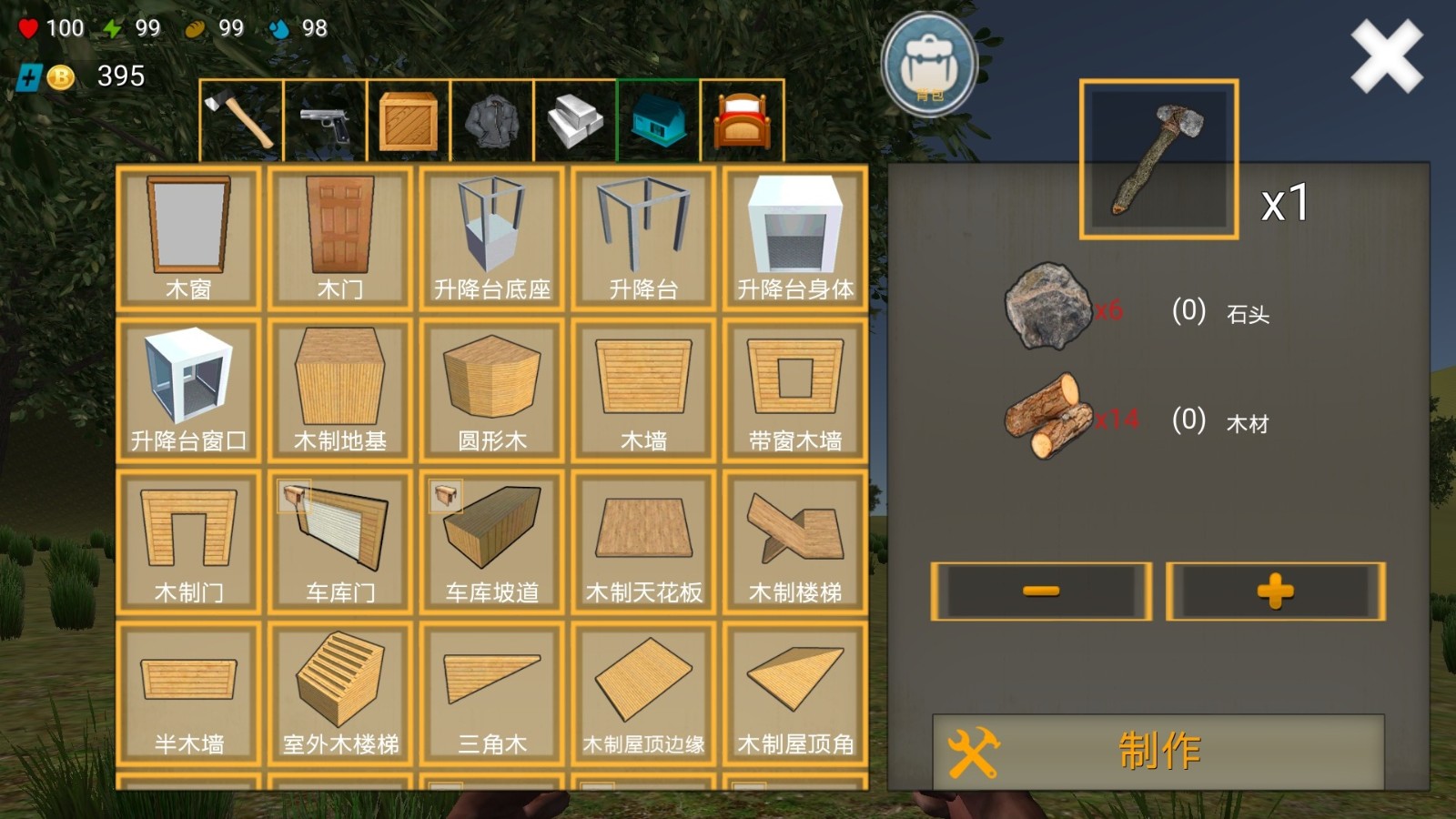
Task: Select the 木制楼梯 wooden stairs recipe
Action: coord(795,541)
